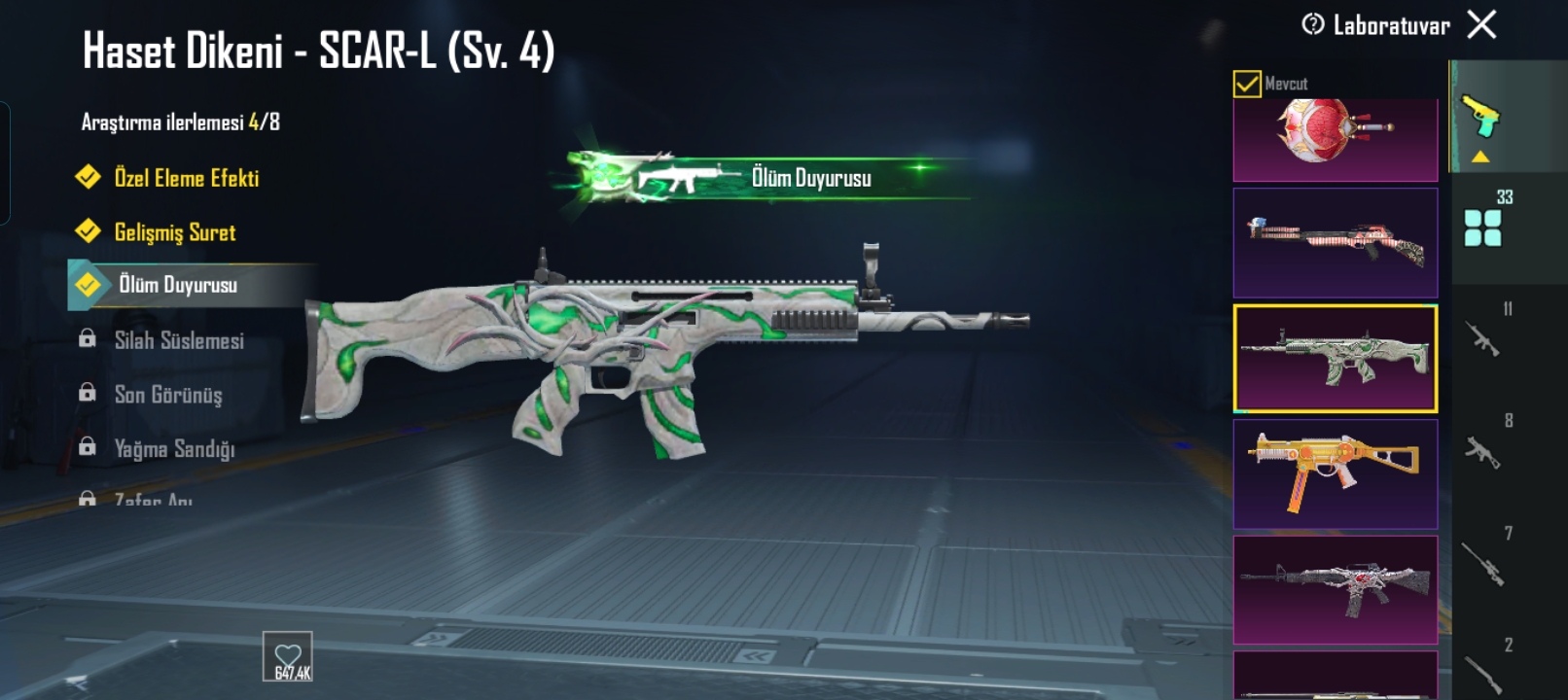Select Ölüm Duyurusu in the list
This screenshot has width=1568, height=700.
coord(177,285)
